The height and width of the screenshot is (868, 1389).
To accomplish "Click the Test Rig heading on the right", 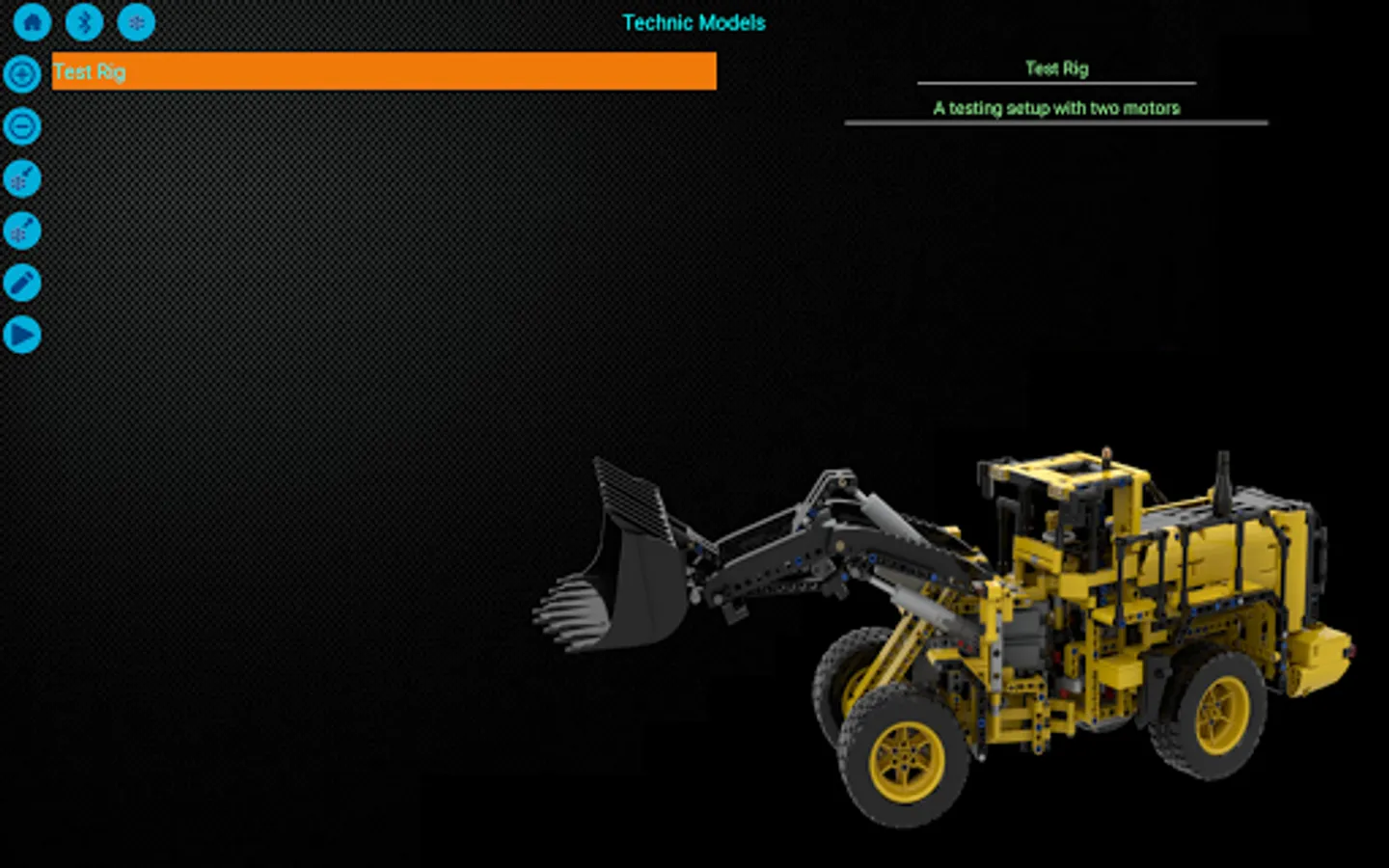I will point(1055,68).
